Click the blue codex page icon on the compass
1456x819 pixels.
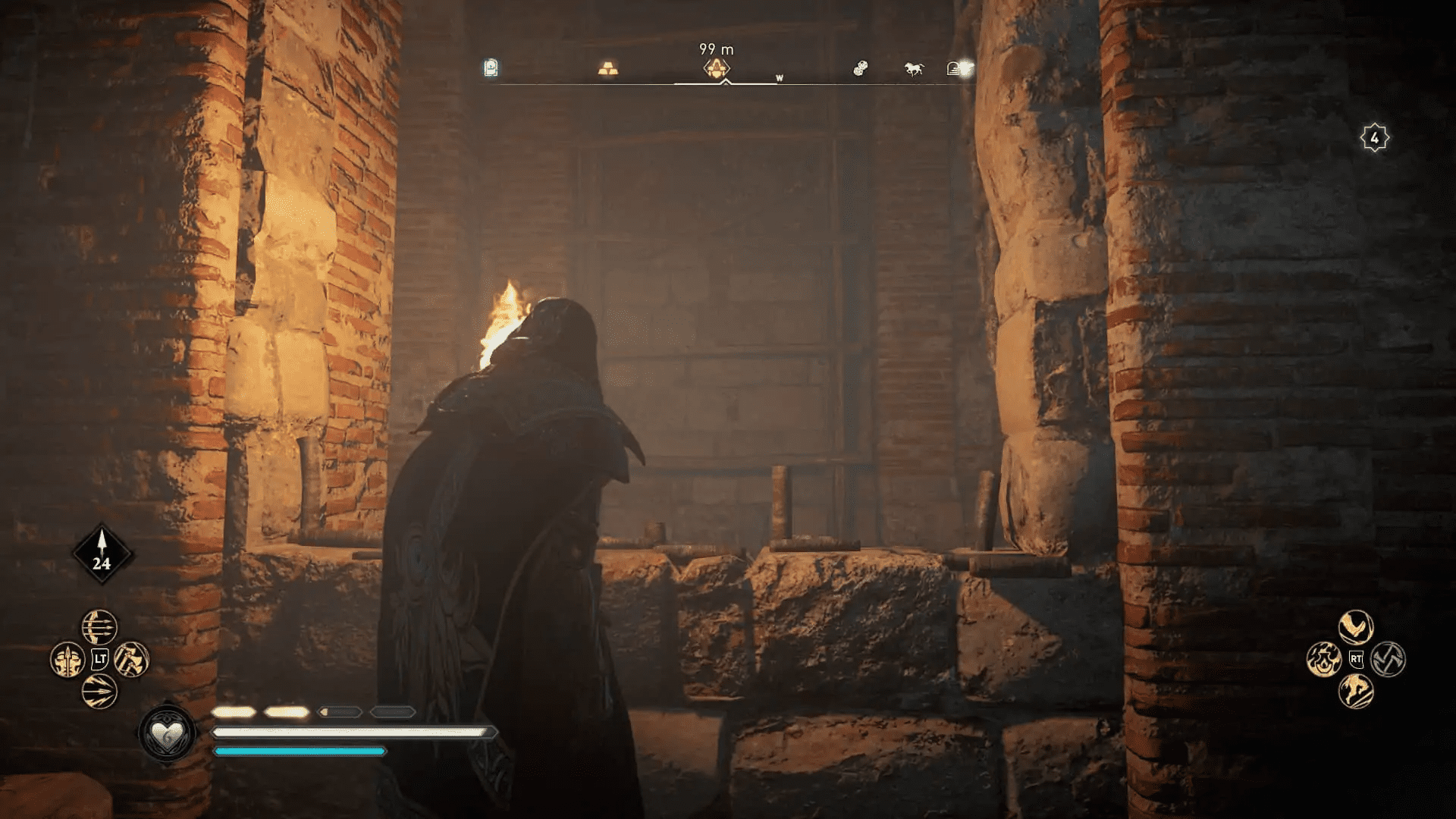[492, 68]
